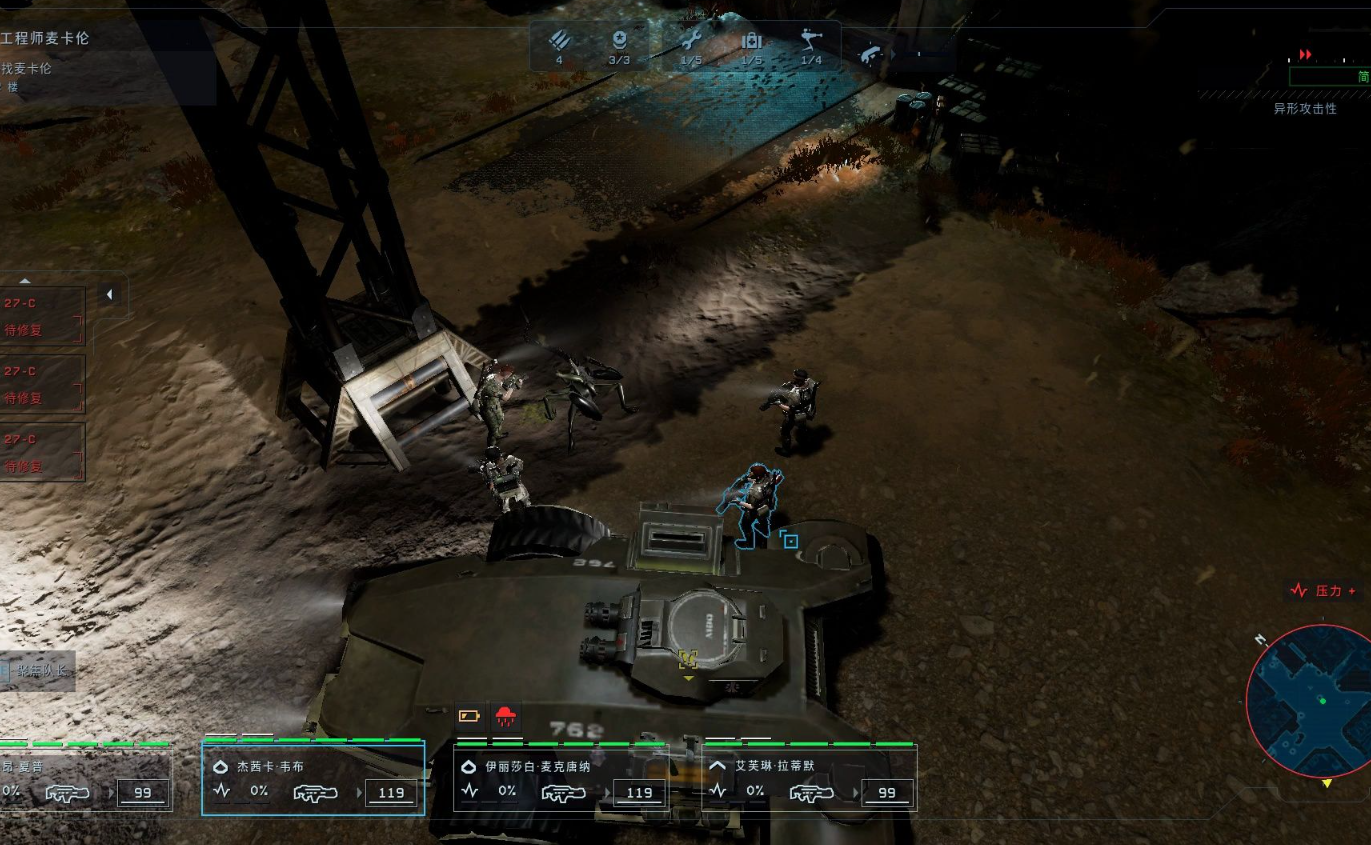Choose marine 艾芙琳·拉蒂默's squad card
Image resolution: width=1371 pixels, height=845 pixels.
(x=809, y=779)
